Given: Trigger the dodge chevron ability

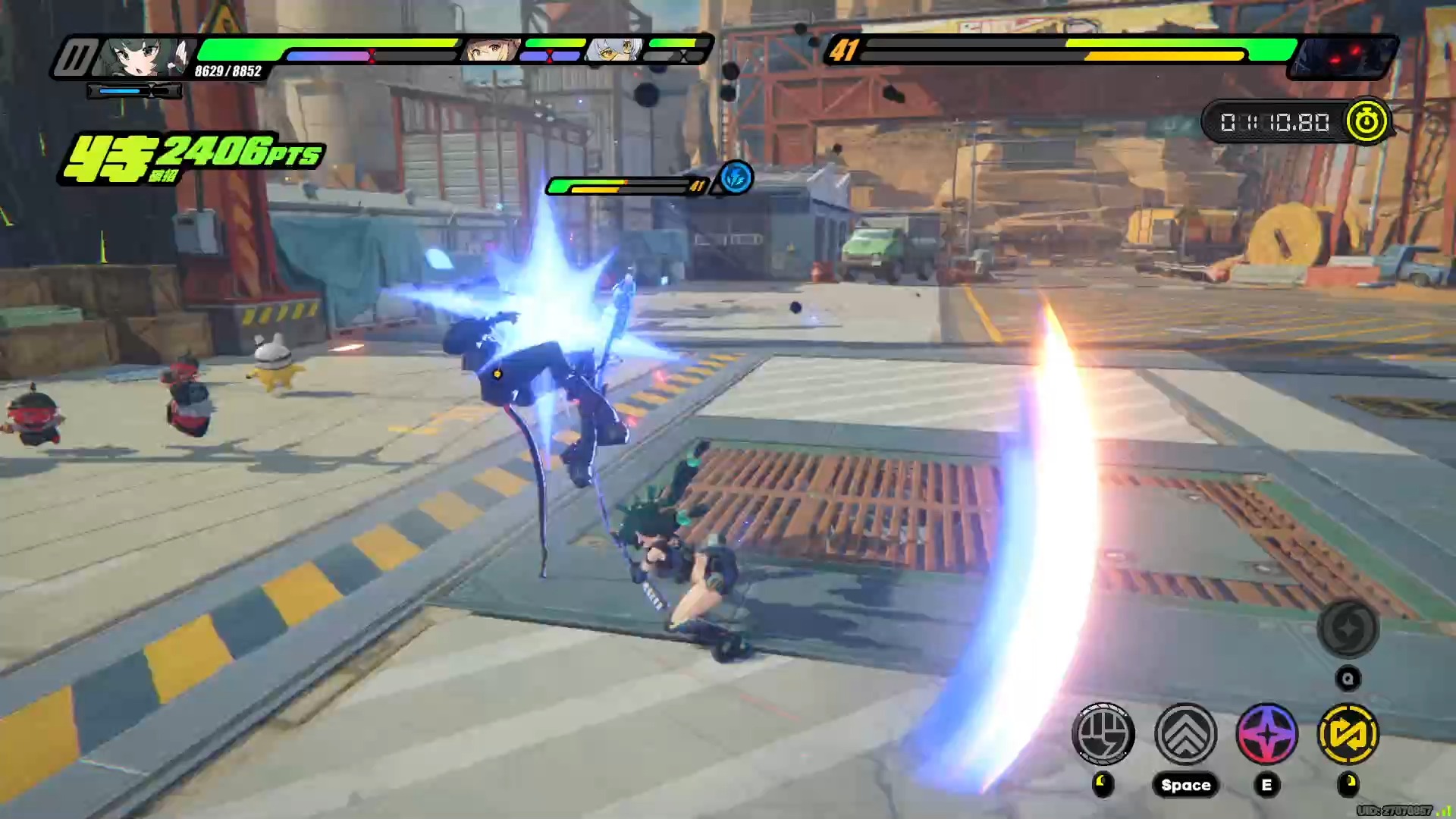Looking at the screenshot, I should (x=1185, y=734).
